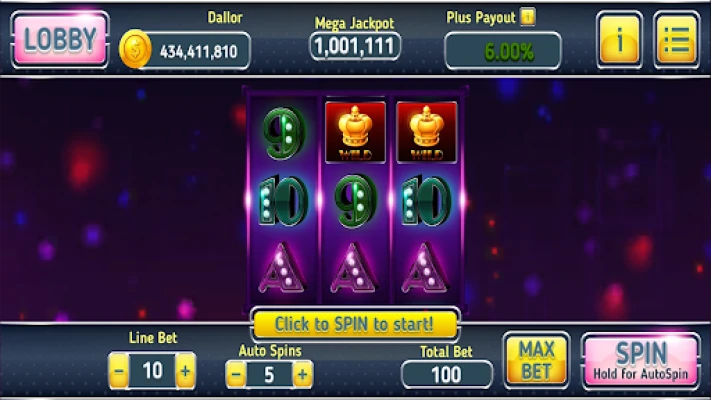Viewport: 711px width, 400px height.
Task: Open the yellow list menu button
Action: [x=676, y=40]
